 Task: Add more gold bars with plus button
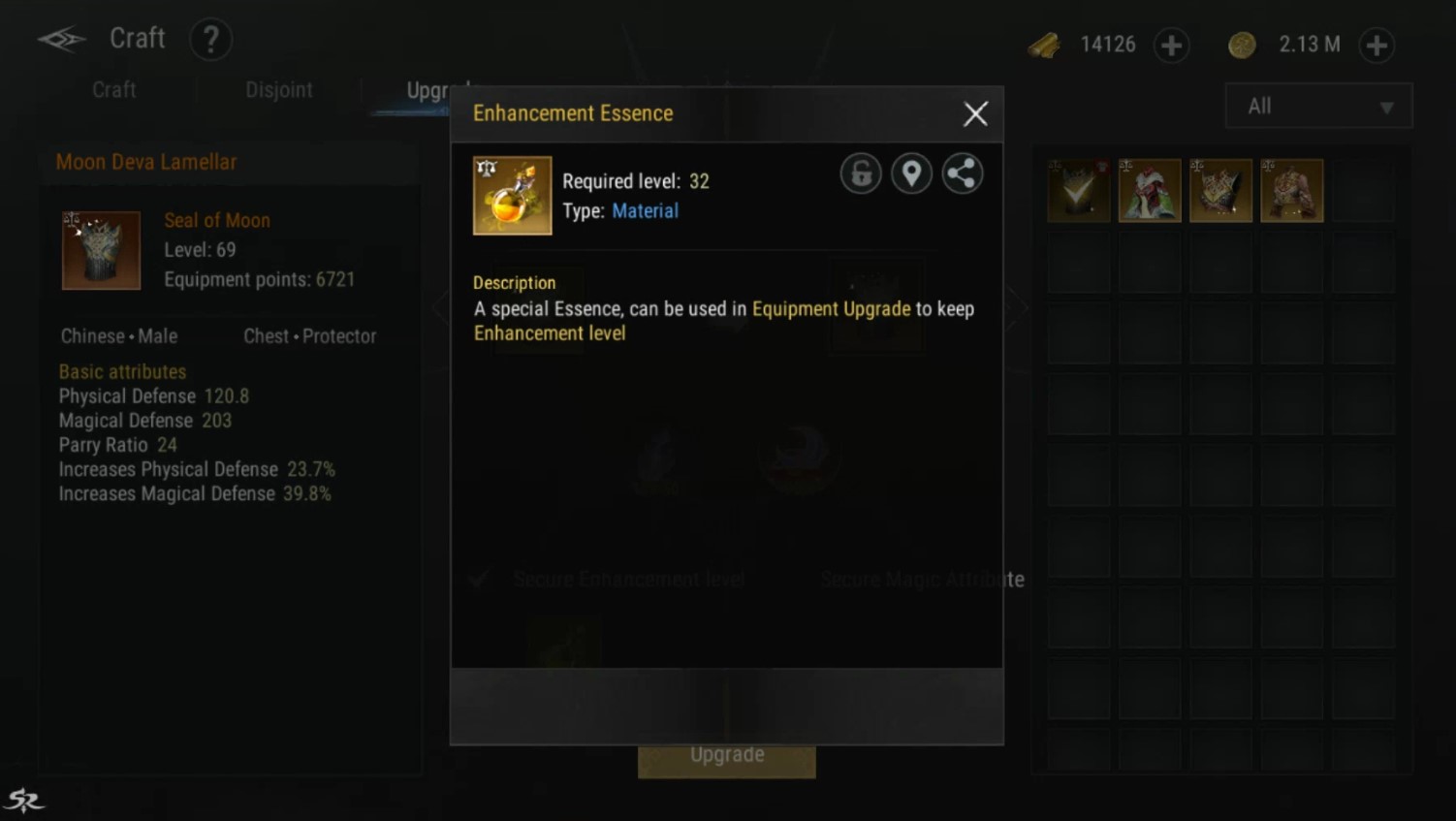pos(1171,46)
